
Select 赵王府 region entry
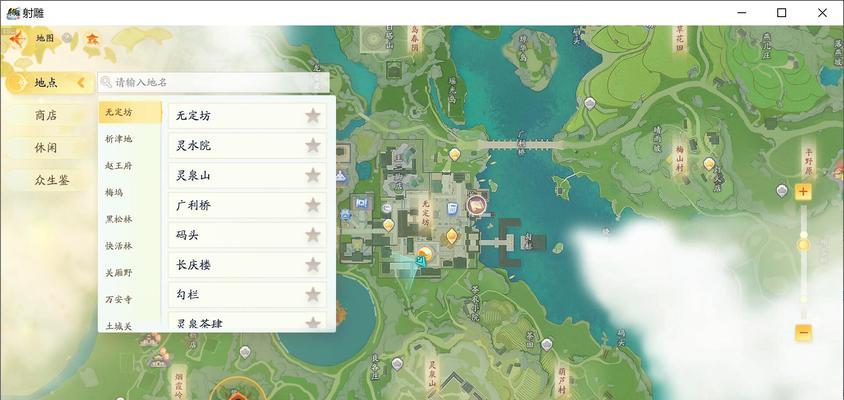coord(119,166)
